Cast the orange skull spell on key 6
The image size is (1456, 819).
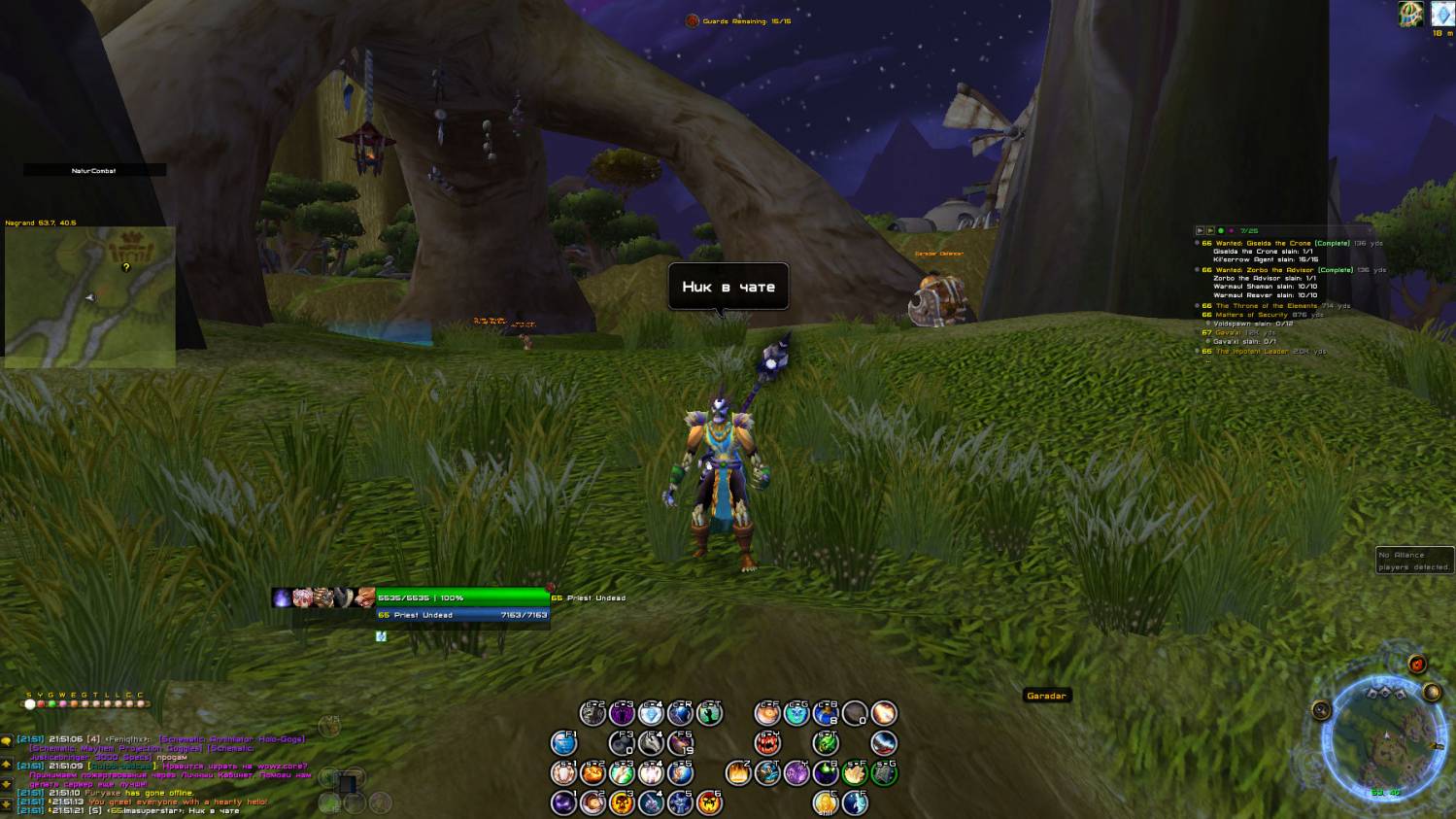click(x=710, y=802)
